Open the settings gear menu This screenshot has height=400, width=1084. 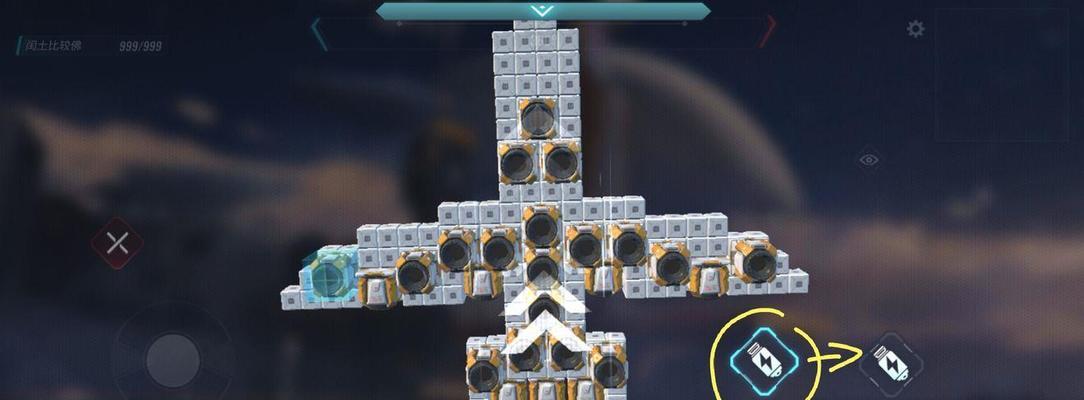(915, 29)
